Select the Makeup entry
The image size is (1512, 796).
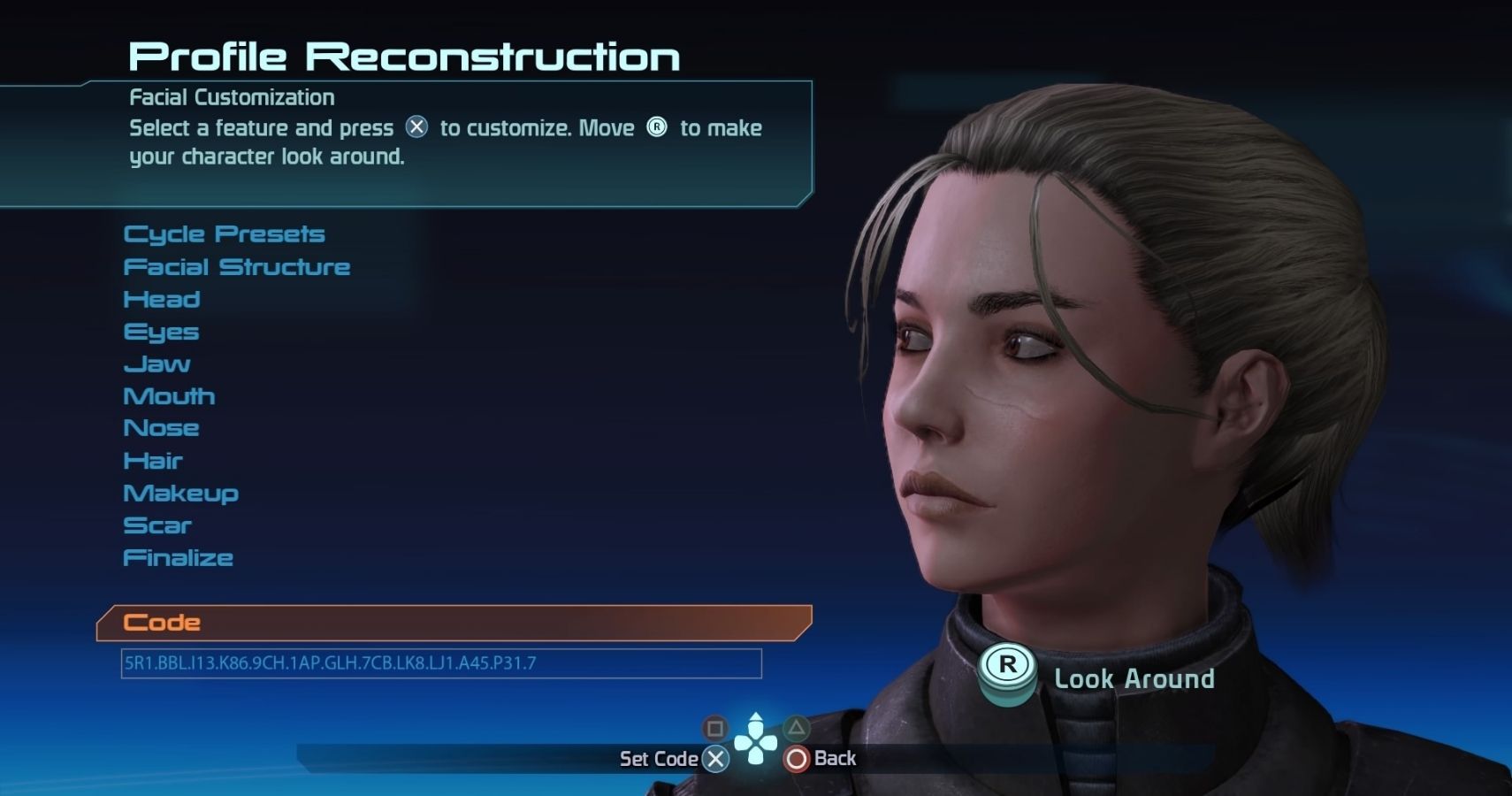coord(180,494)
